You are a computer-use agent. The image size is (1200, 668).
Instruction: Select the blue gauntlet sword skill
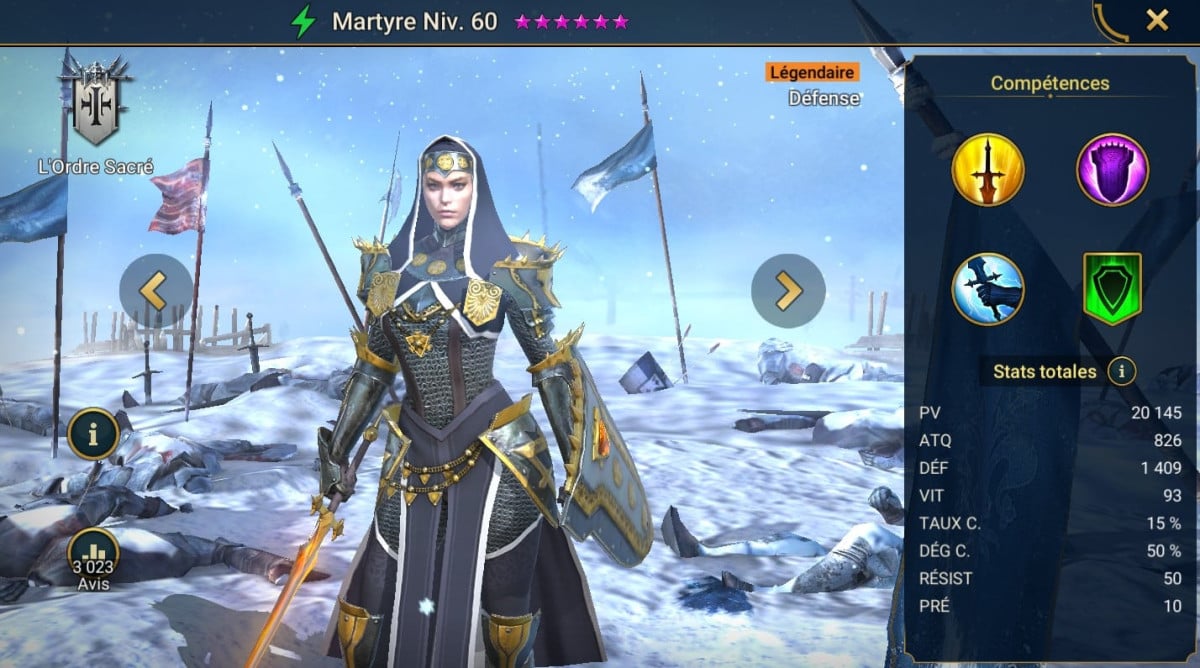(x=988, y=289)
